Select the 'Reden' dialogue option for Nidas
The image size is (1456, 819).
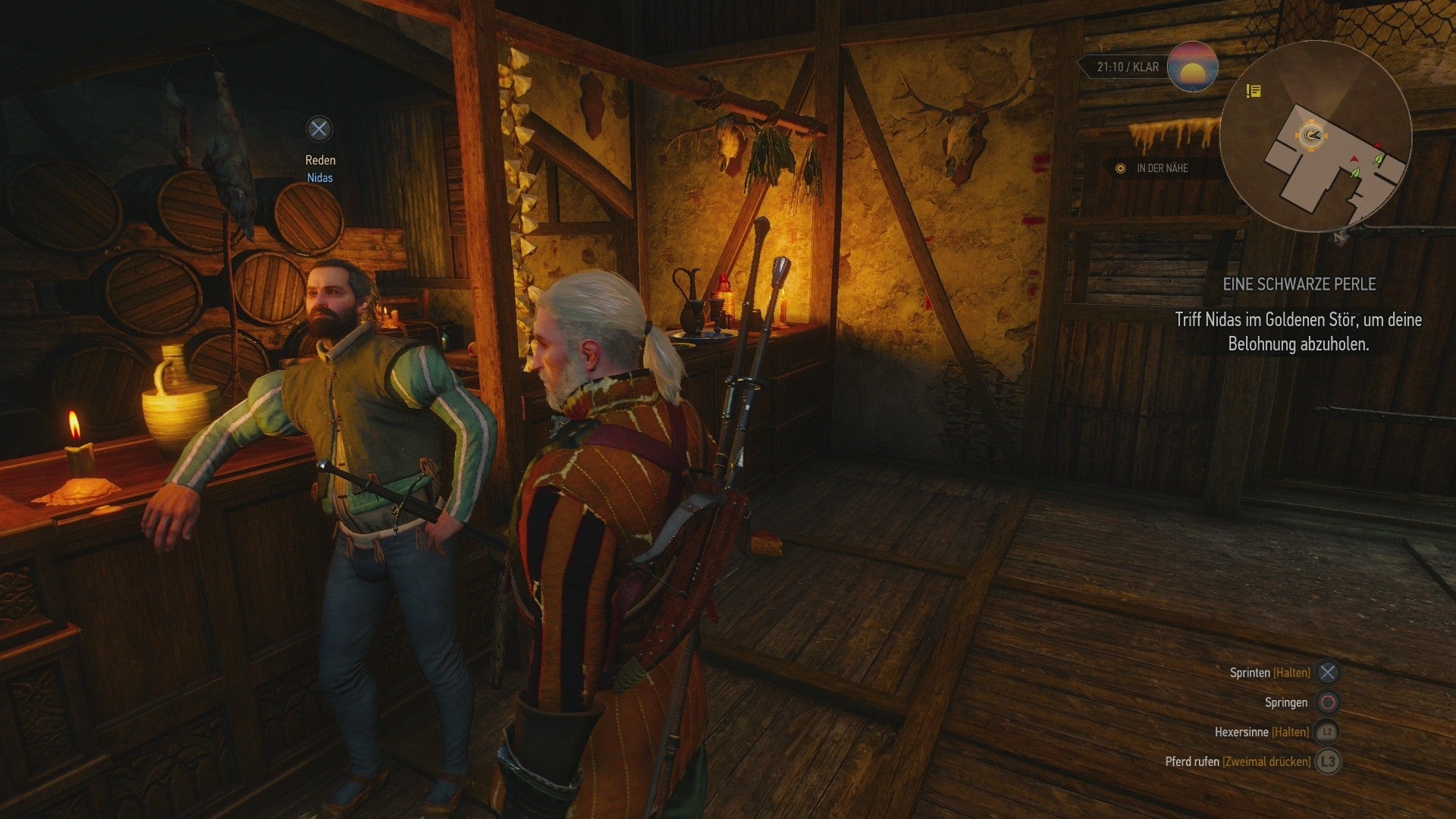(321, 160)
